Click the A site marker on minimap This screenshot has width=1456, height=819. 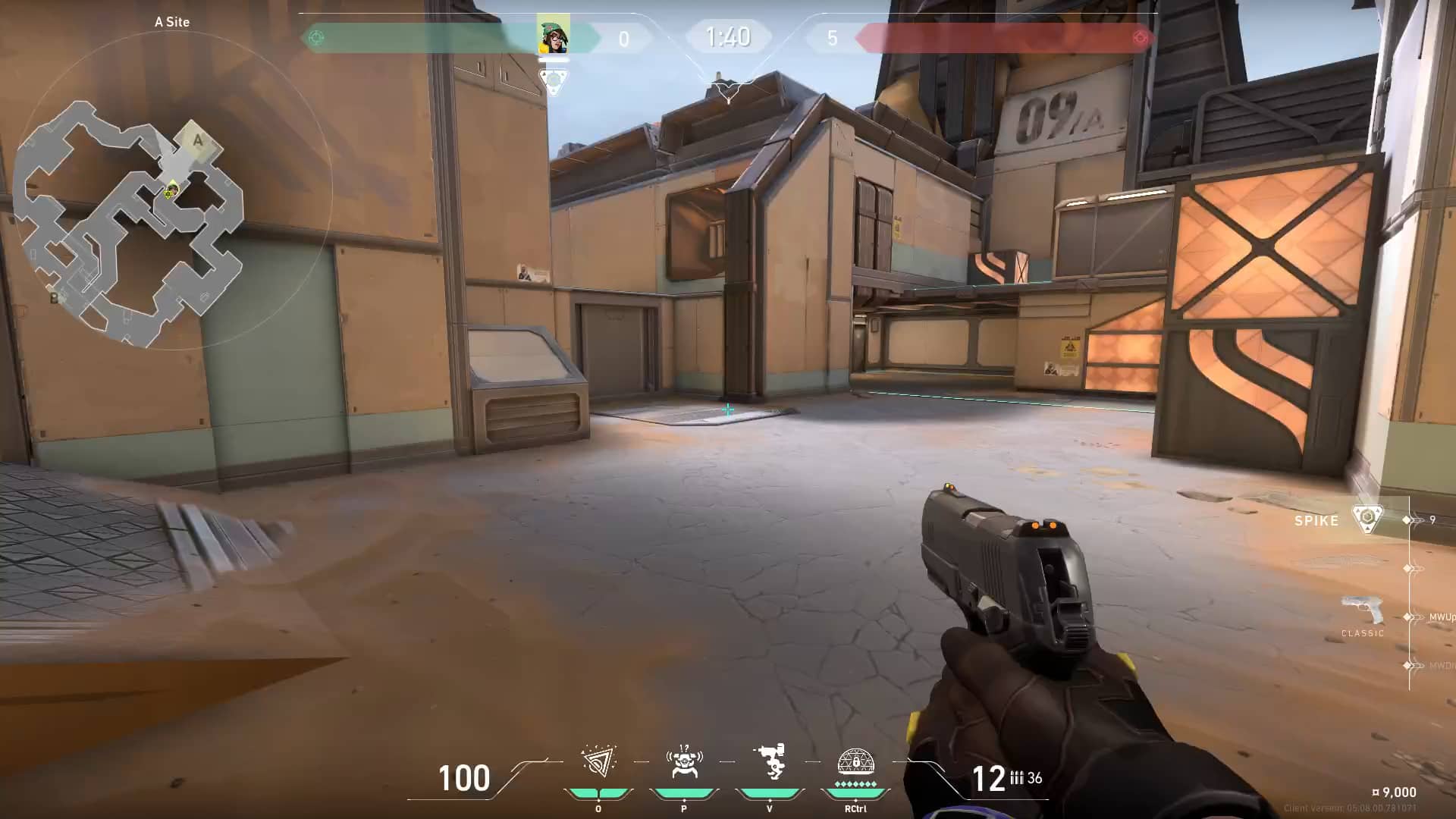click(x=198, y=140)
